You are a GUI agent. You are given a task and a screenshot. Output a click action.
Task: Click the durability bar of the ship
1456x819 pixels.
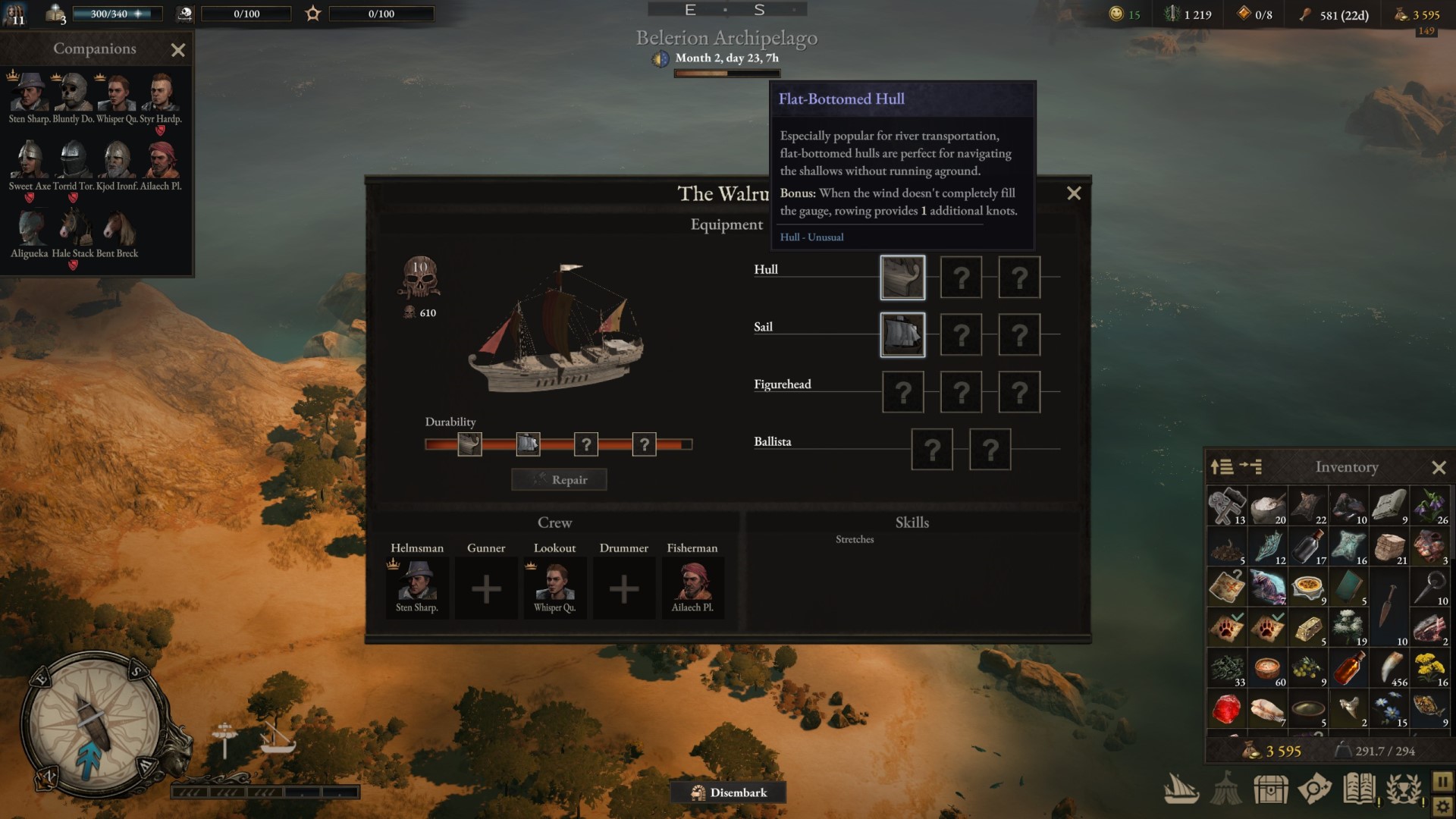point(559,444)
